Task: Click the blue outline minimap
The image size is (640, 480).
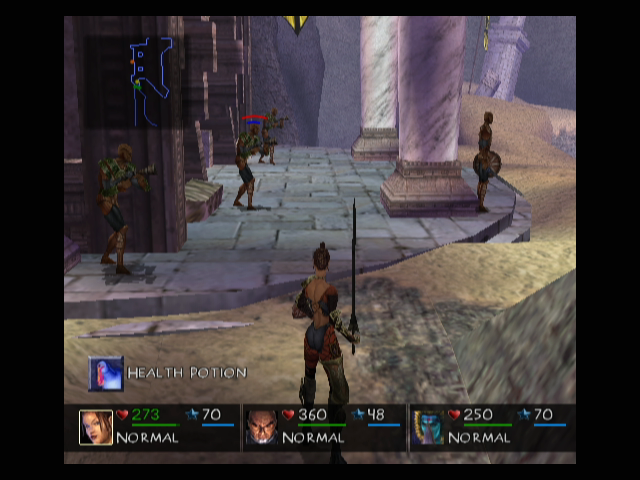Action: [152, 80]
